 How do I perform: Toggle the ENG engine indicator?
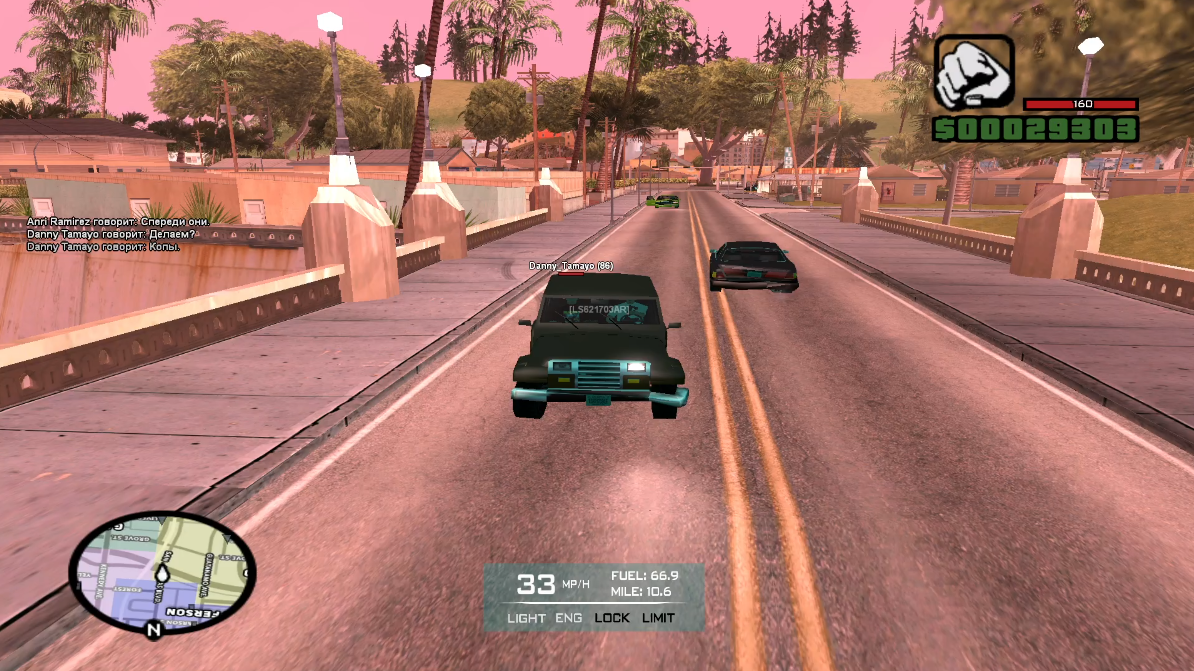pos(569,618)
